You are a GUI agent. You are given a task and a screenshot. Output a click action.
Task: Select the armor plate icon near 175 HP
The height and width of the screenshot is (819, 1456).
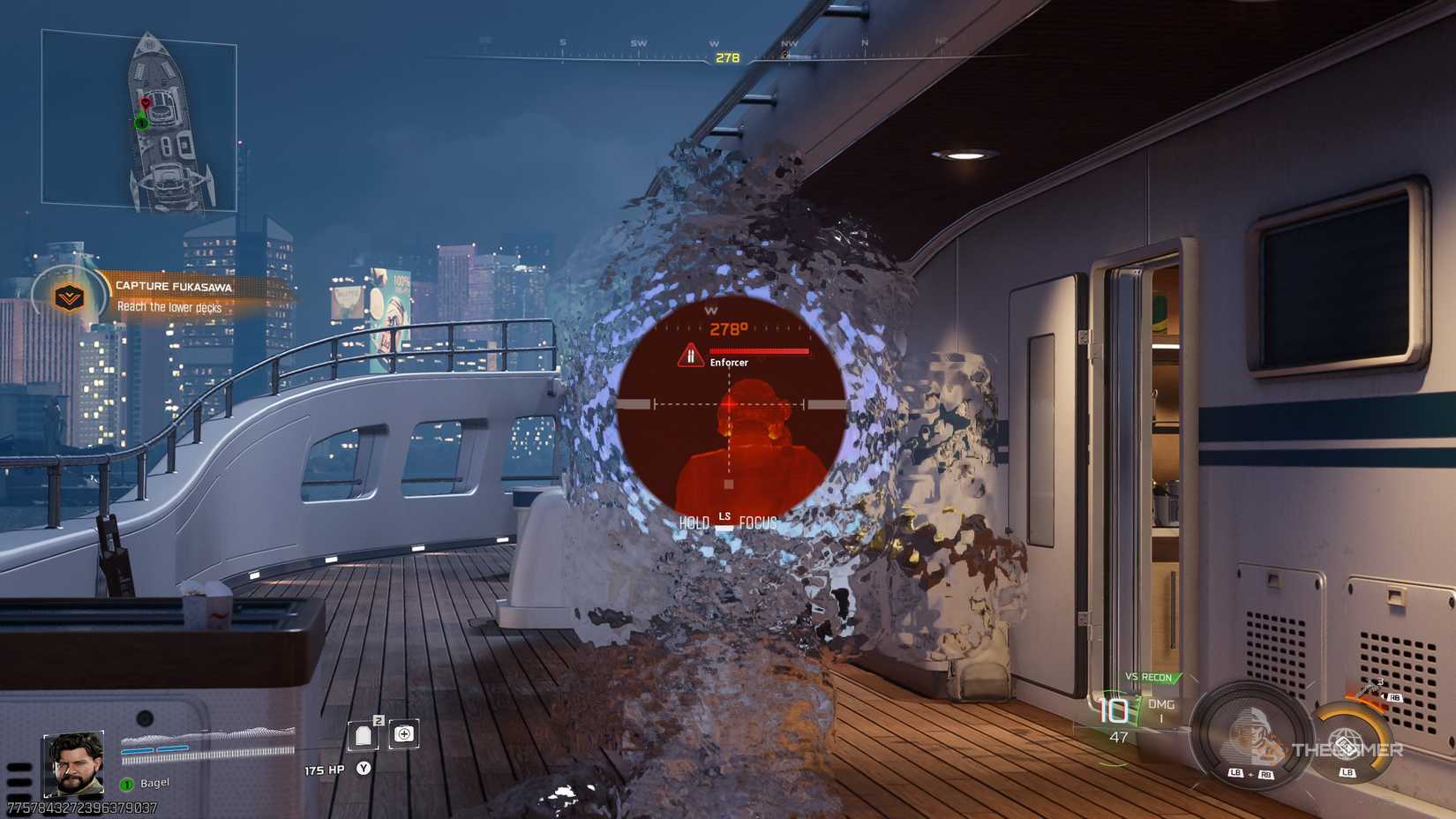363,735
